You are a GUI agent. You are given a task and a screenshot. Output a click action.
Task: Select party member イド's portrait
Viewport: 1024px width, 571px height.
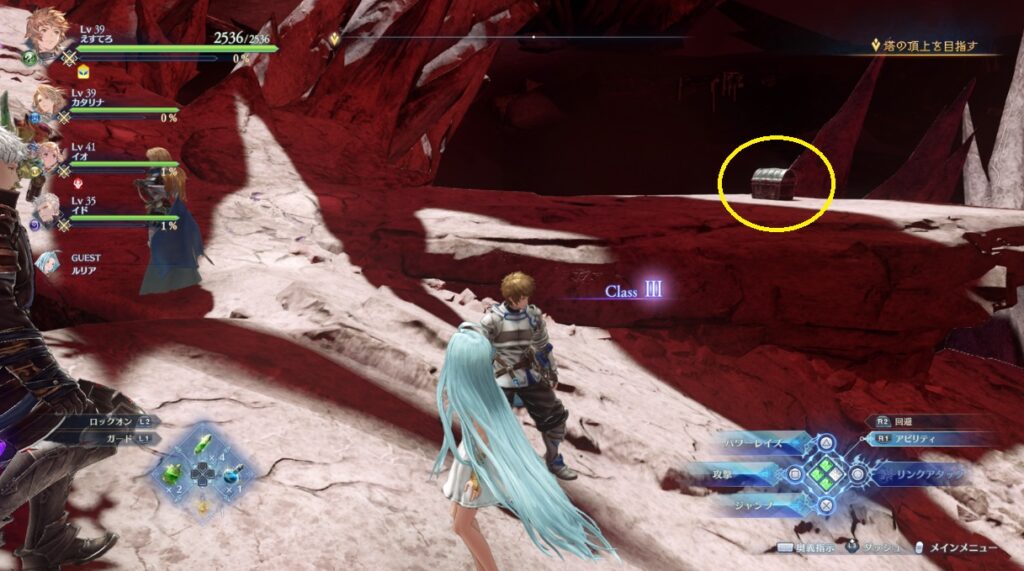(46, 209)
